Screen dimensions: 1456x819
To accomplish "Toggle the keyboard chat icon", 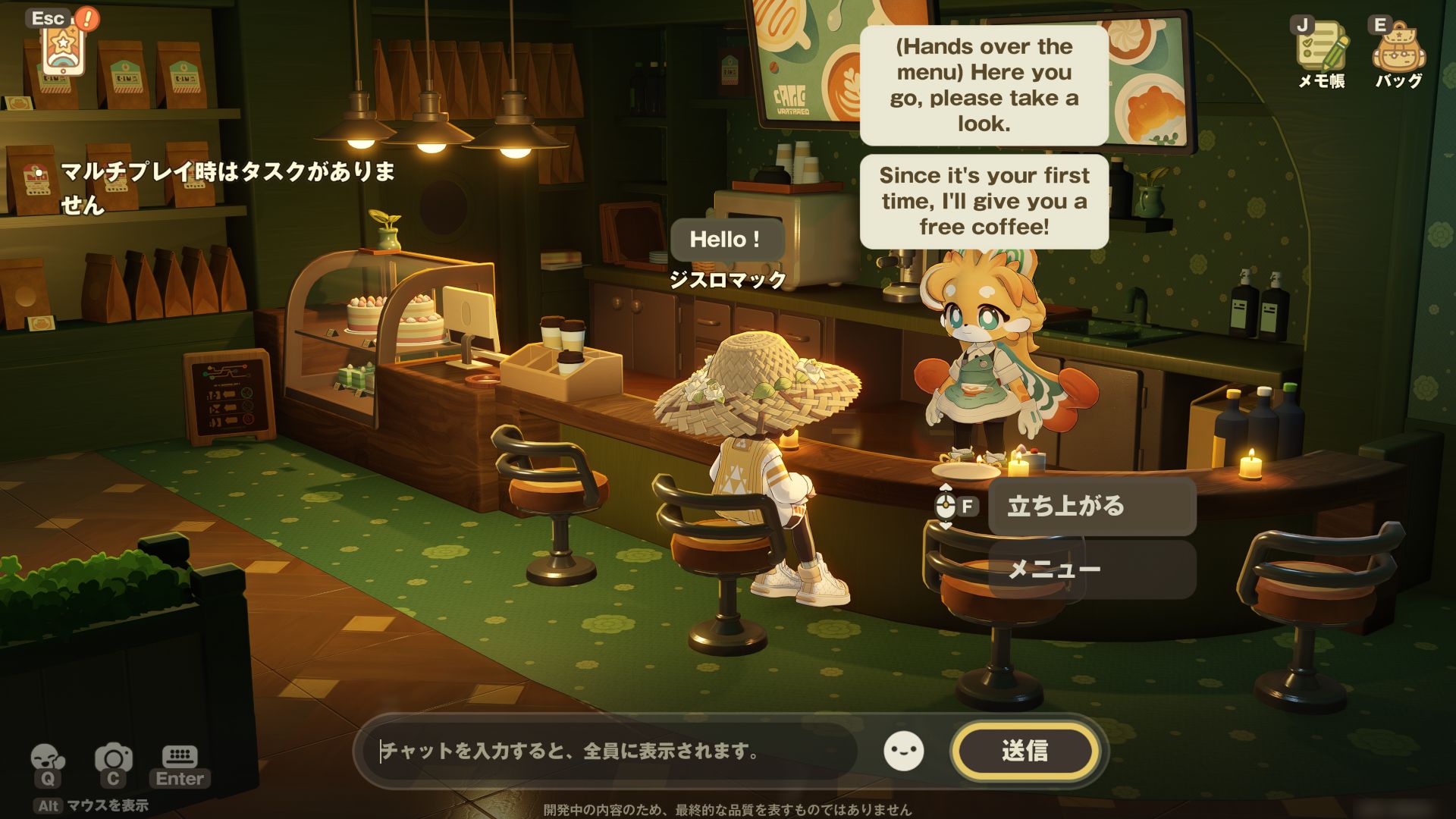I will (x=180, y=758).
